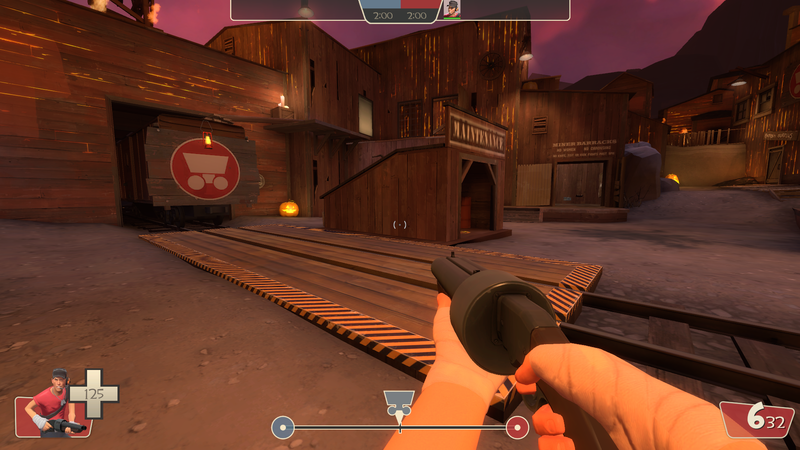Click the blue start point on cart track
800x450 pixels.
point(283,428)
